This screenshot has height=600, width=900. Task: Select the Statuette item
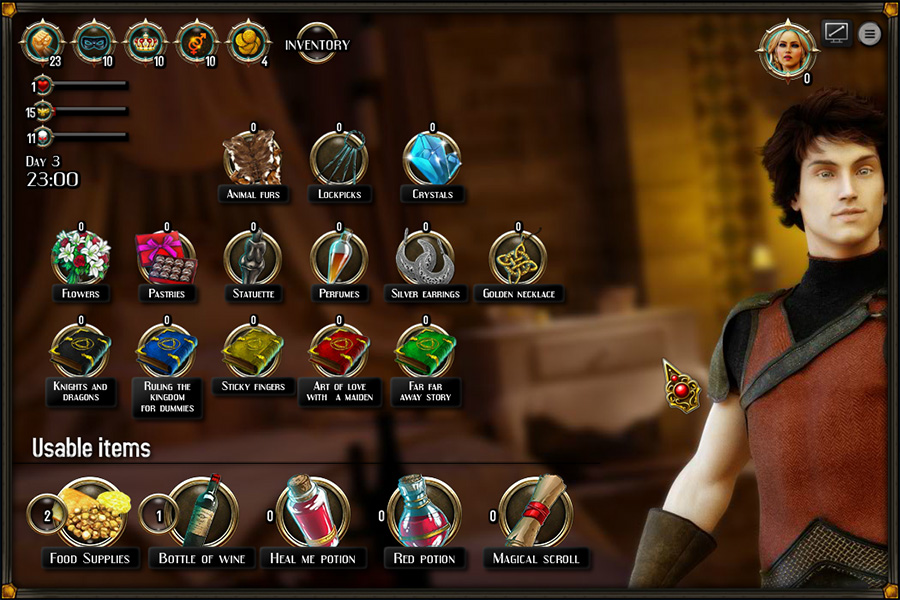252,257
